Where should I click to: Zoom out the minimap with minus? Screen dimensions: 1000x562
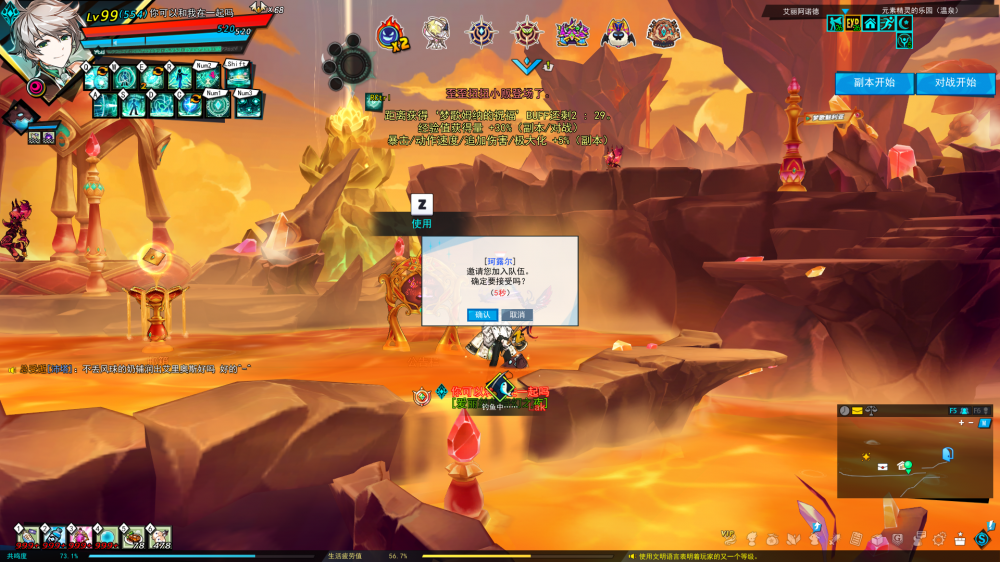pyautogui.click(x=971, y=423)
